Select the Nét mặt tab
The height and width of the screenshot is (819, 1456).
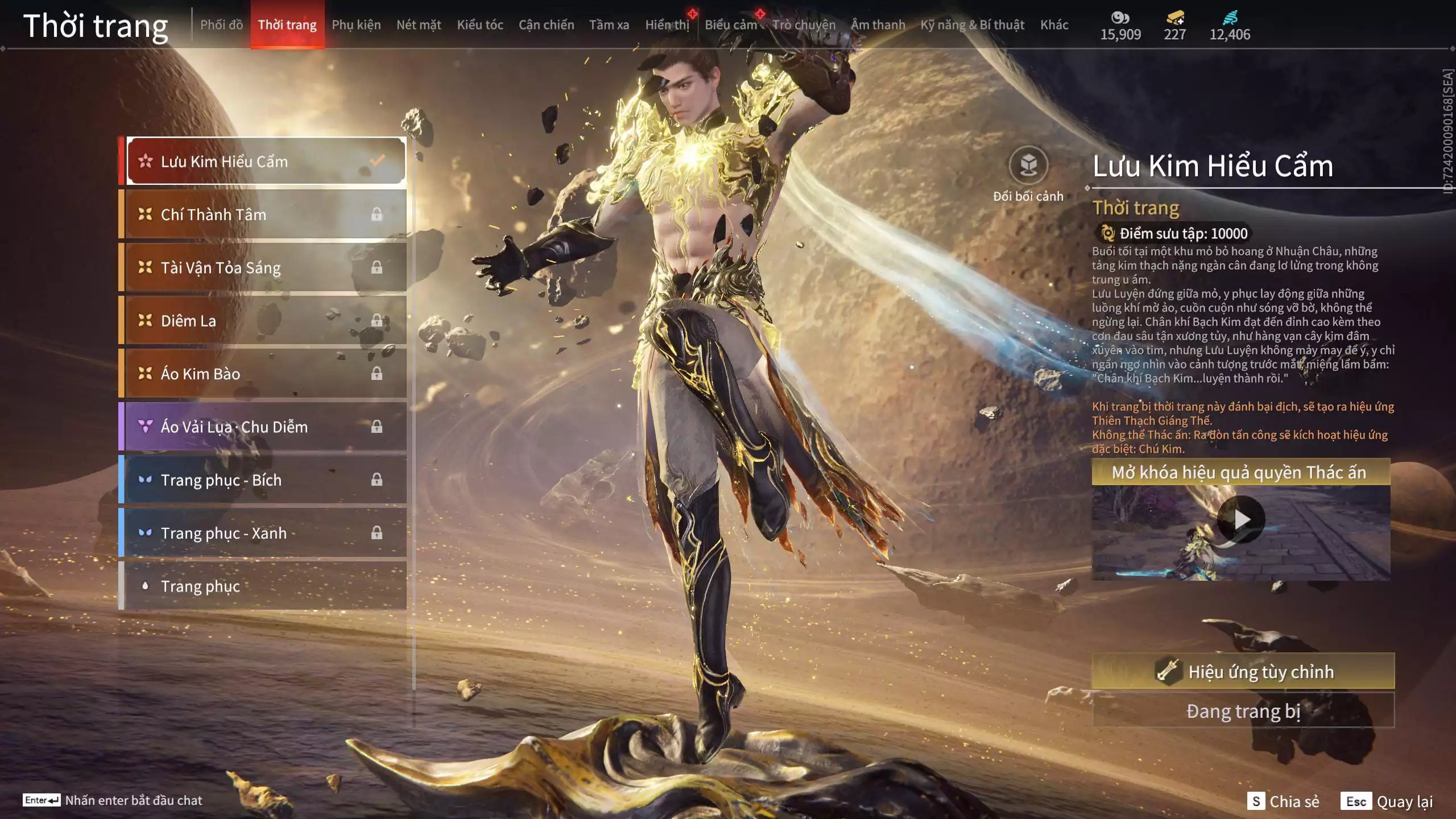(x=419, y=25)
